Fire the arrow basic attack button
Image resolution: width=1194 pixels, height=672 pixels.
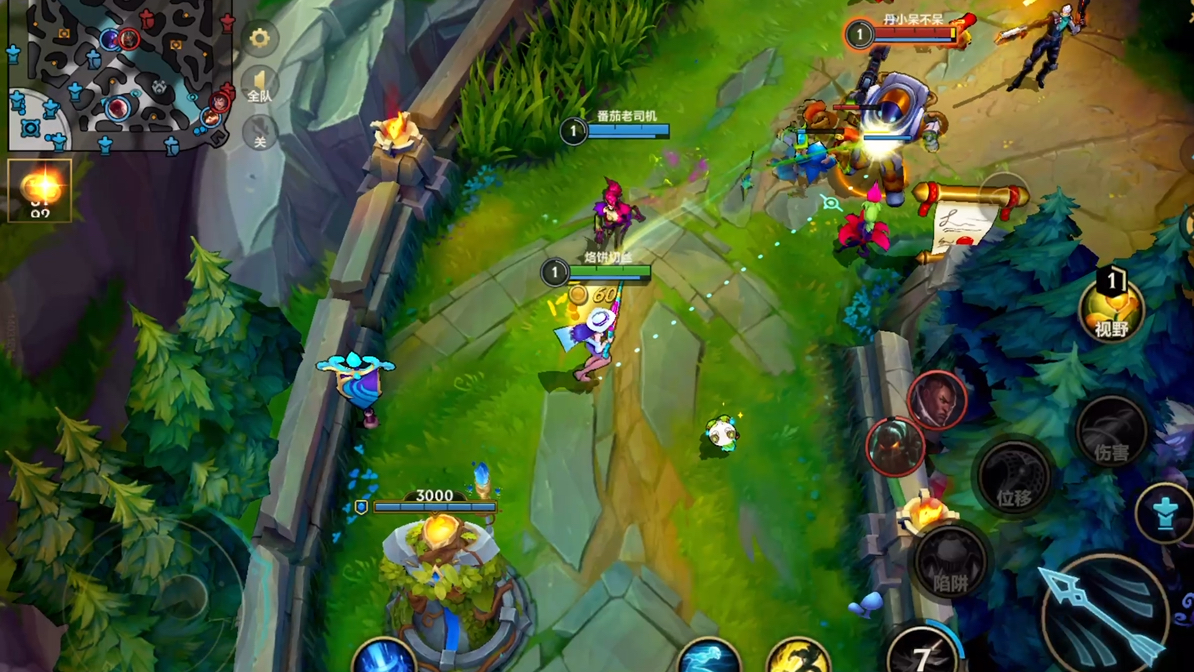tap(1104, 612)
